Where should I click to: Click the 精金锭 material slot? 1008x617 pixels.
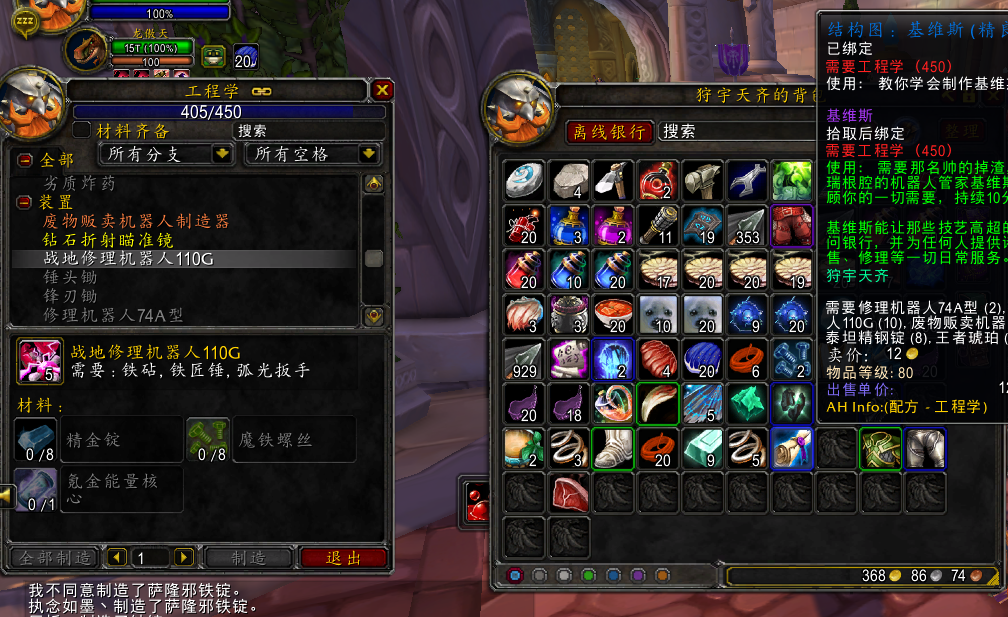(35, 440)
